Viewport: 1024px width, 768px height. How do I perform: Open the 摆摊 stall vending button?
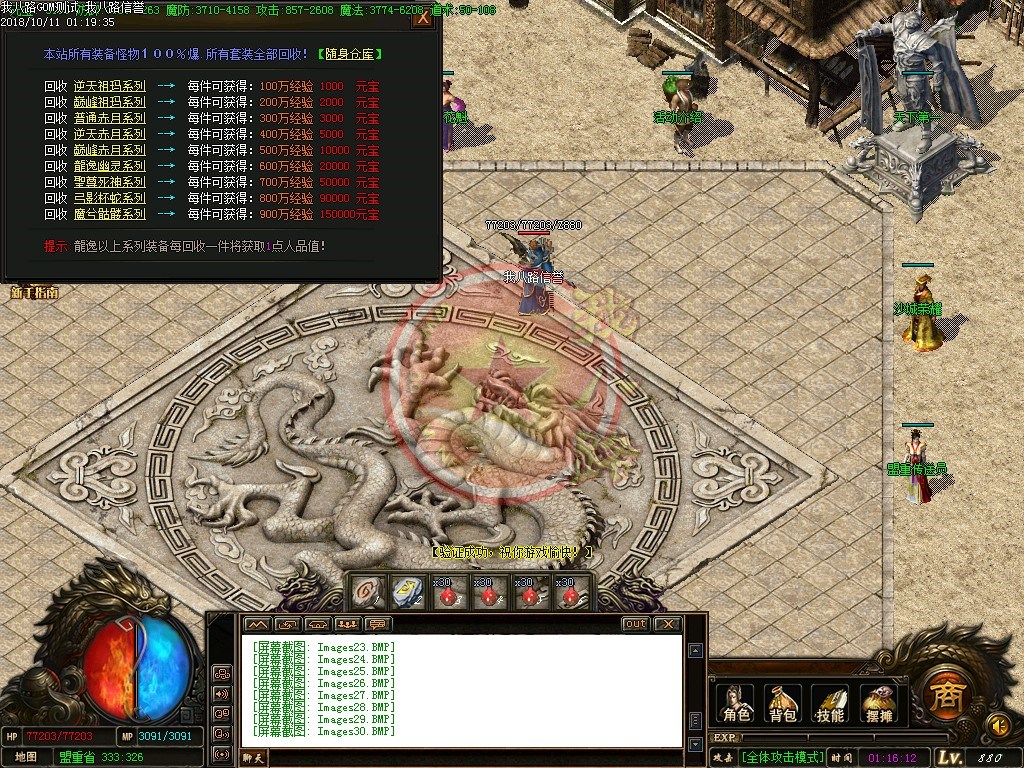(877, 703)
